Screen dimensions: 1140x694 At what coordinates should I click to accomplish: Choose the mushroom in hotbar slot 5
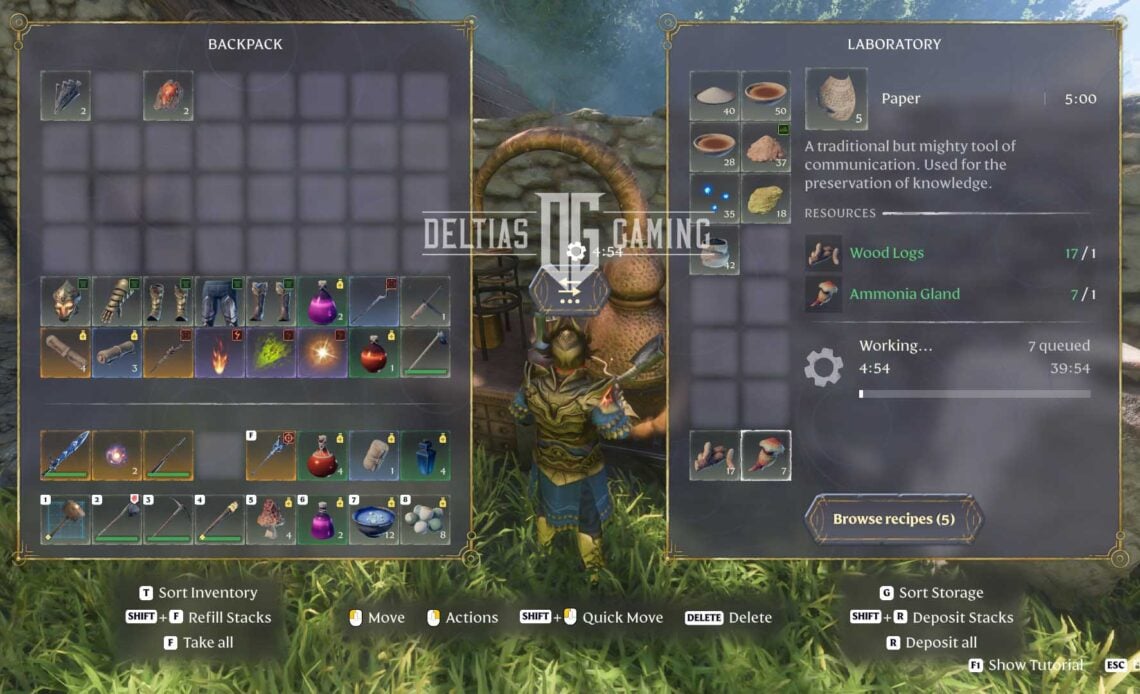[271, 519]
